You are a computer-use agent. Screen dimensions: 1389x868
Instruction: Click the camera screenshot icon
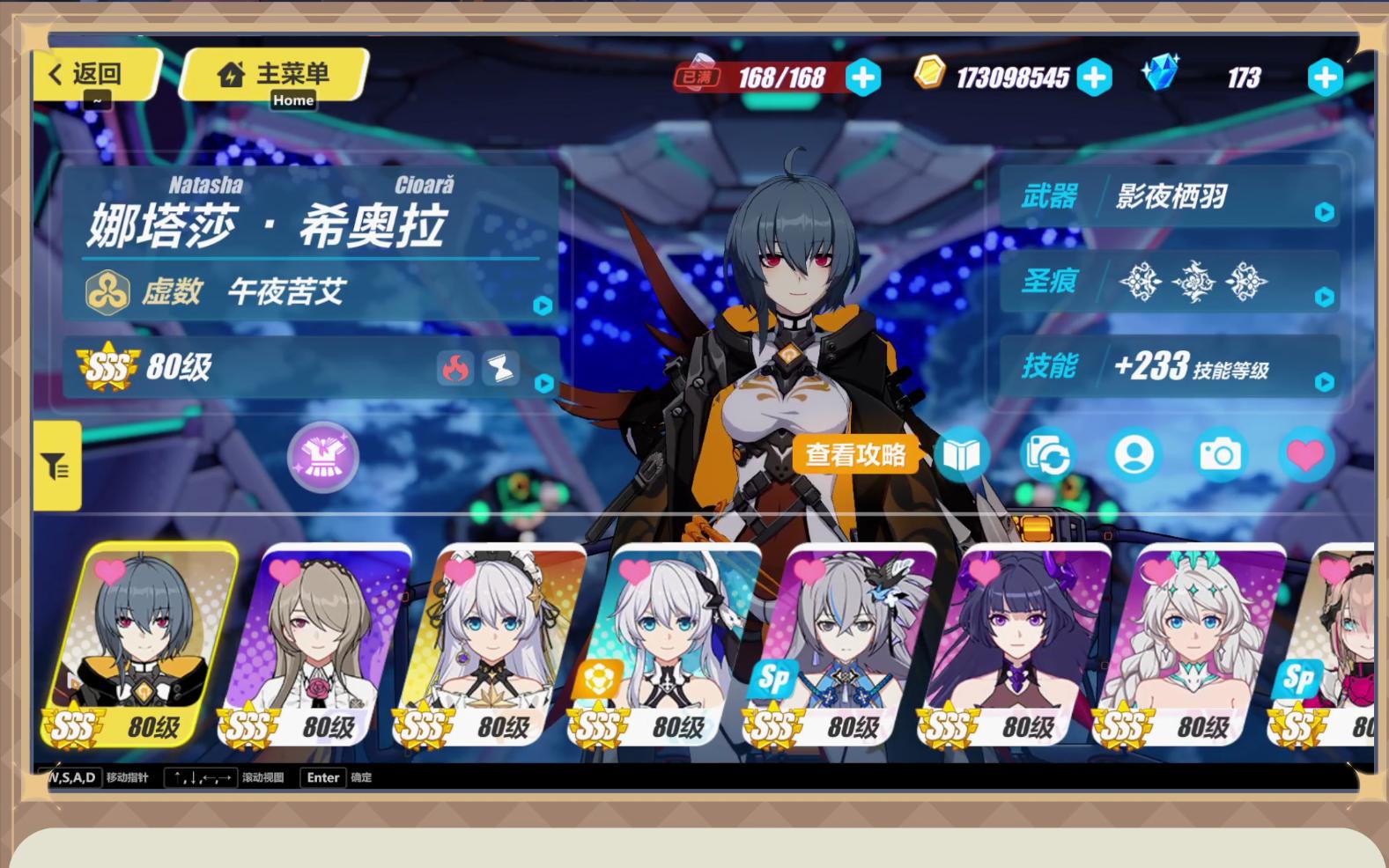(x=1220, y=455)
